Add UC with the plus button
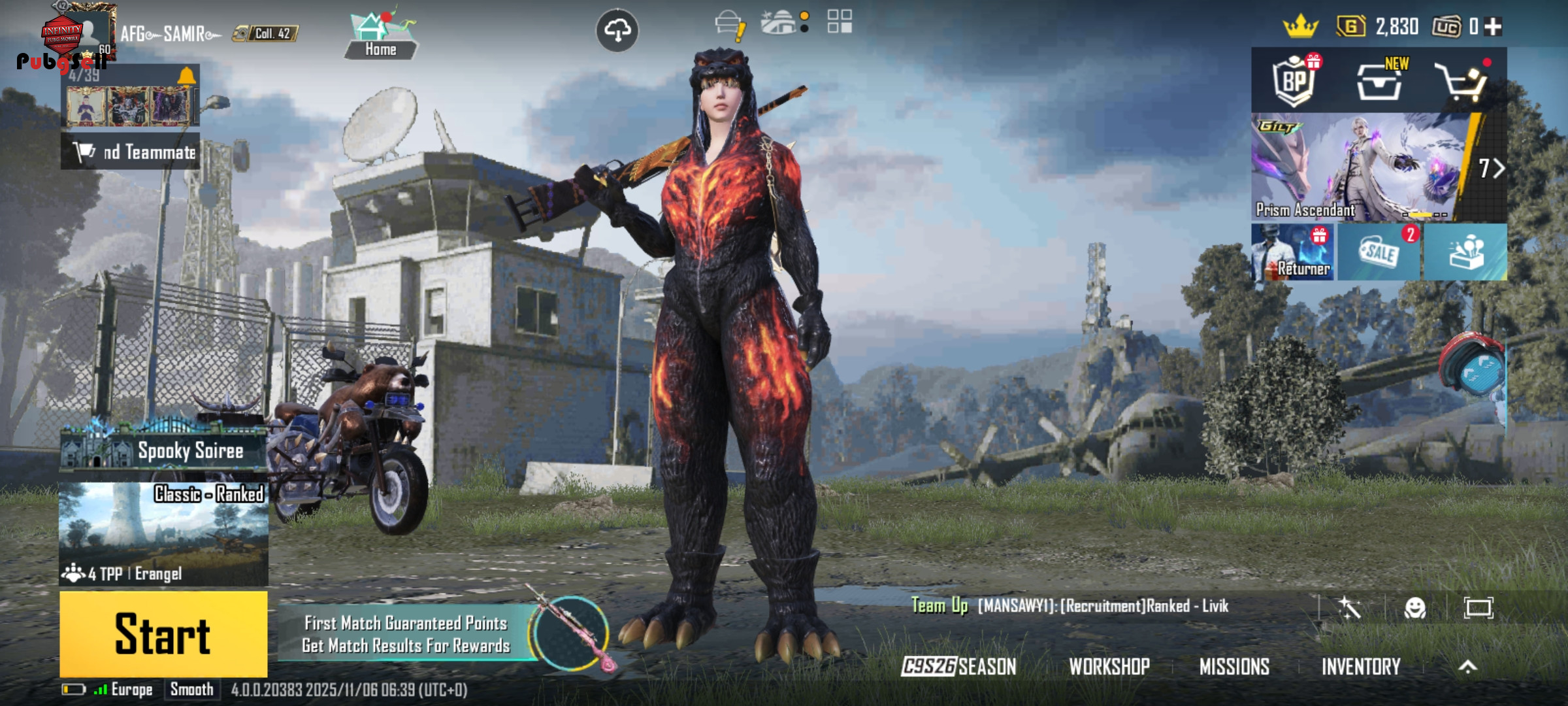Image resolution: width=1568 pixels, height=706 pixels. 1494,27
